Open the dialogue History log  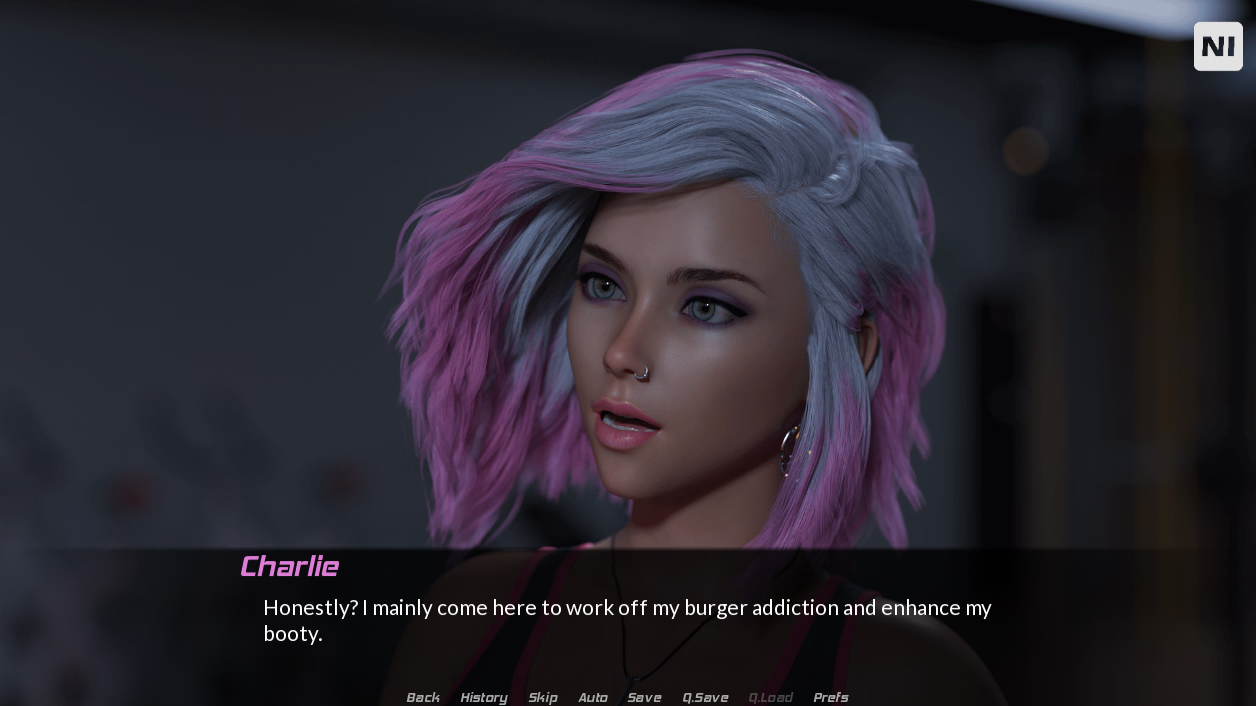click(x=484, y=697)
